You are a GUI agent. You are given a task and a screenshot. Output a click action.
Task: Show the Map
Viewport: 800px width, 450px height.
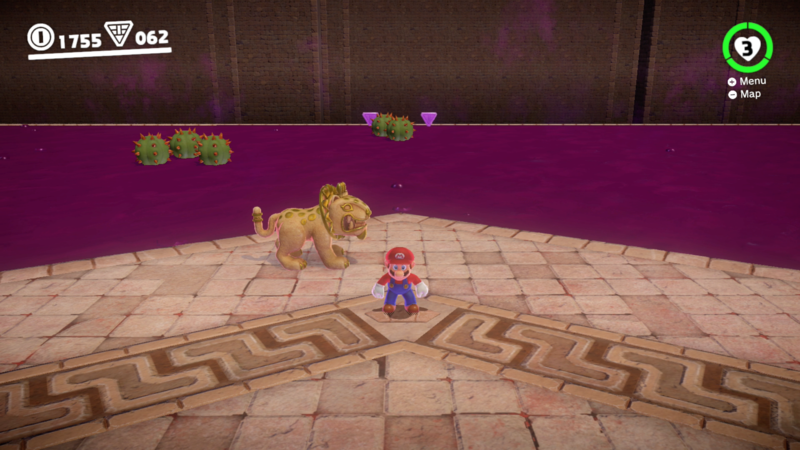click(x=749, y=94)
